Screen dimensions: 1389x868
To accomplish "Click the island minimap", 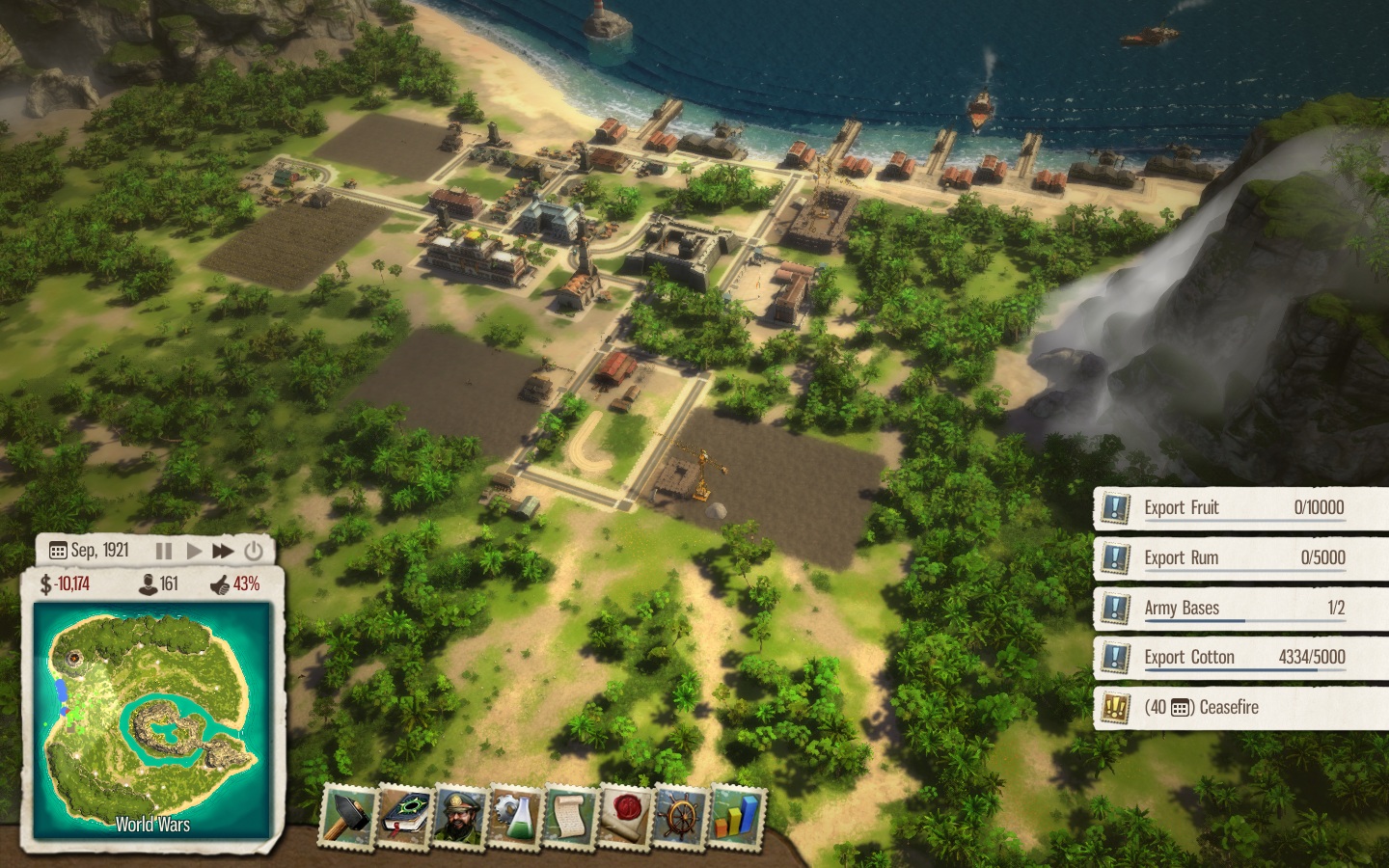I will pyautogui.click(x=150, y=720).
